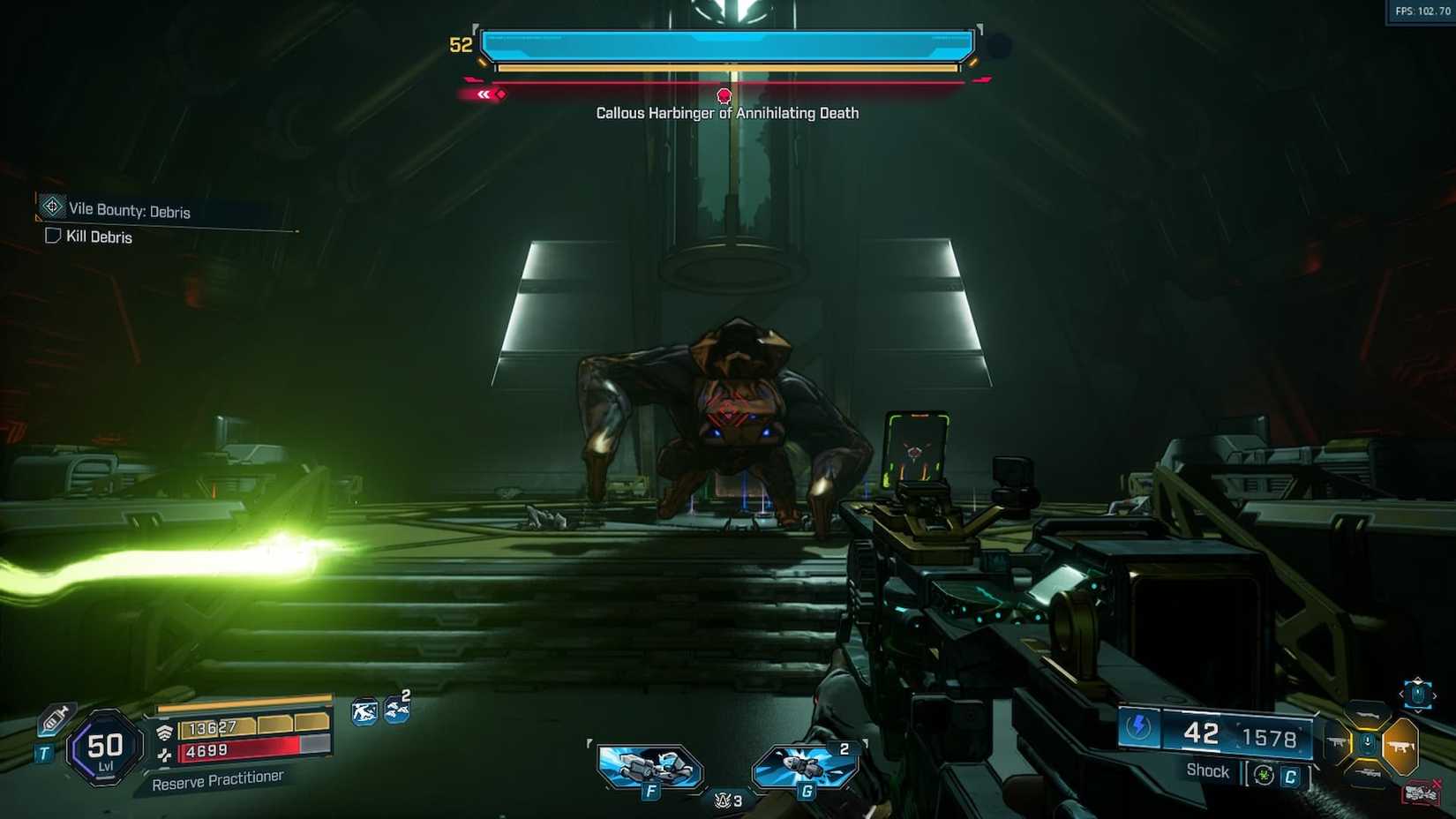Viewport: 1456px width, 819px height.
Task: Check the Kill Debris objective box
Action: (51, 237)
